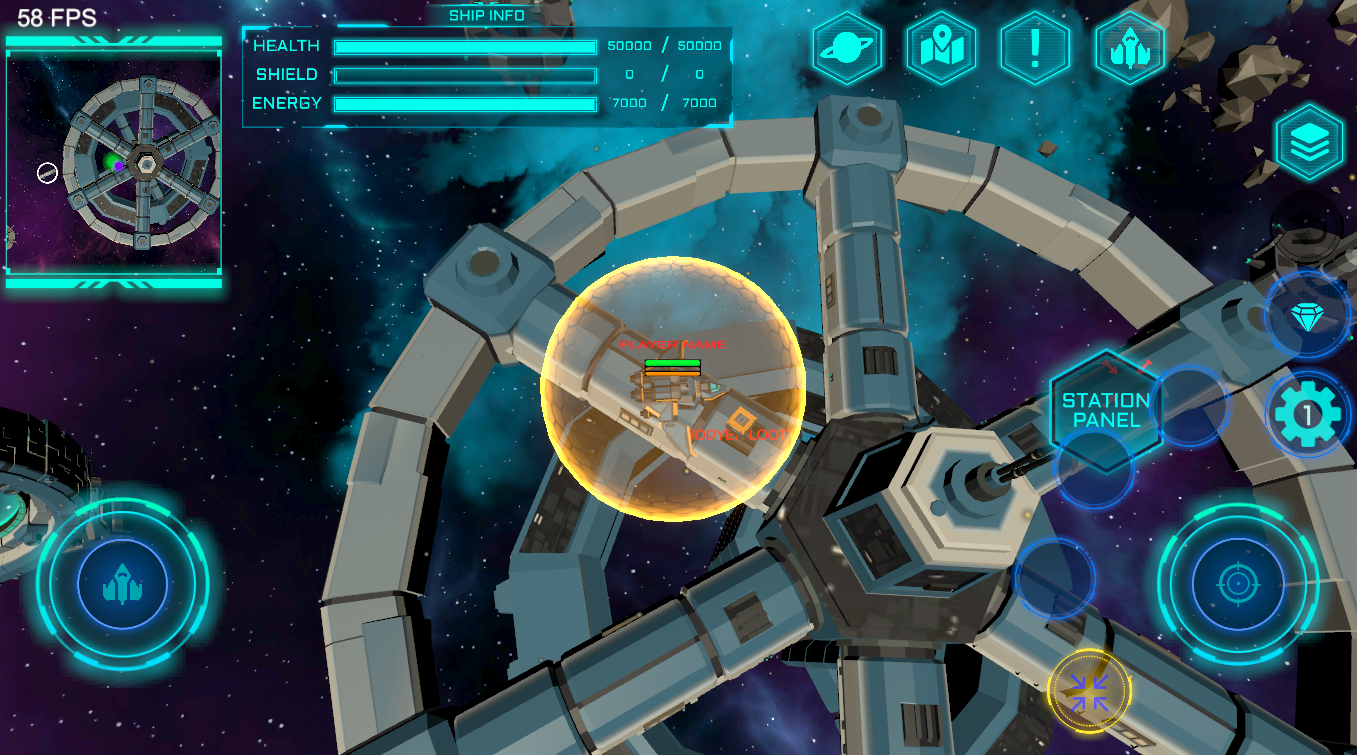The width and height of the screenshot is (1357, 755).
Task: Click the gear button numbered 1
Action: [1307, 413]
